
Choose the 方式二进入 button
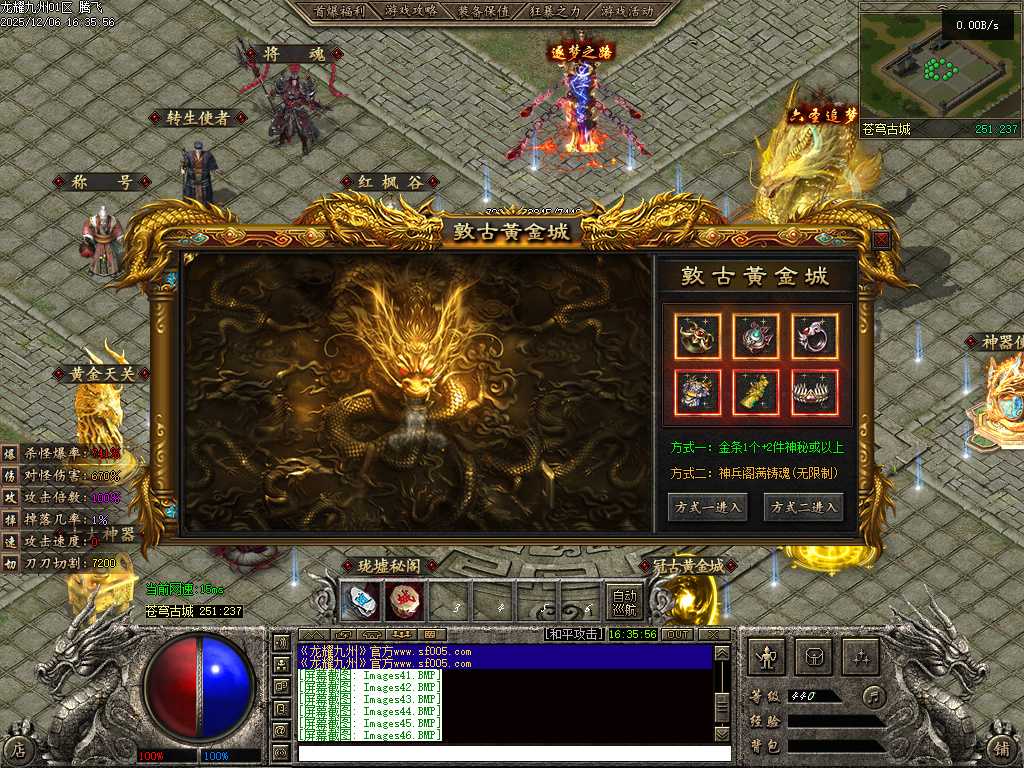(803, 507)
